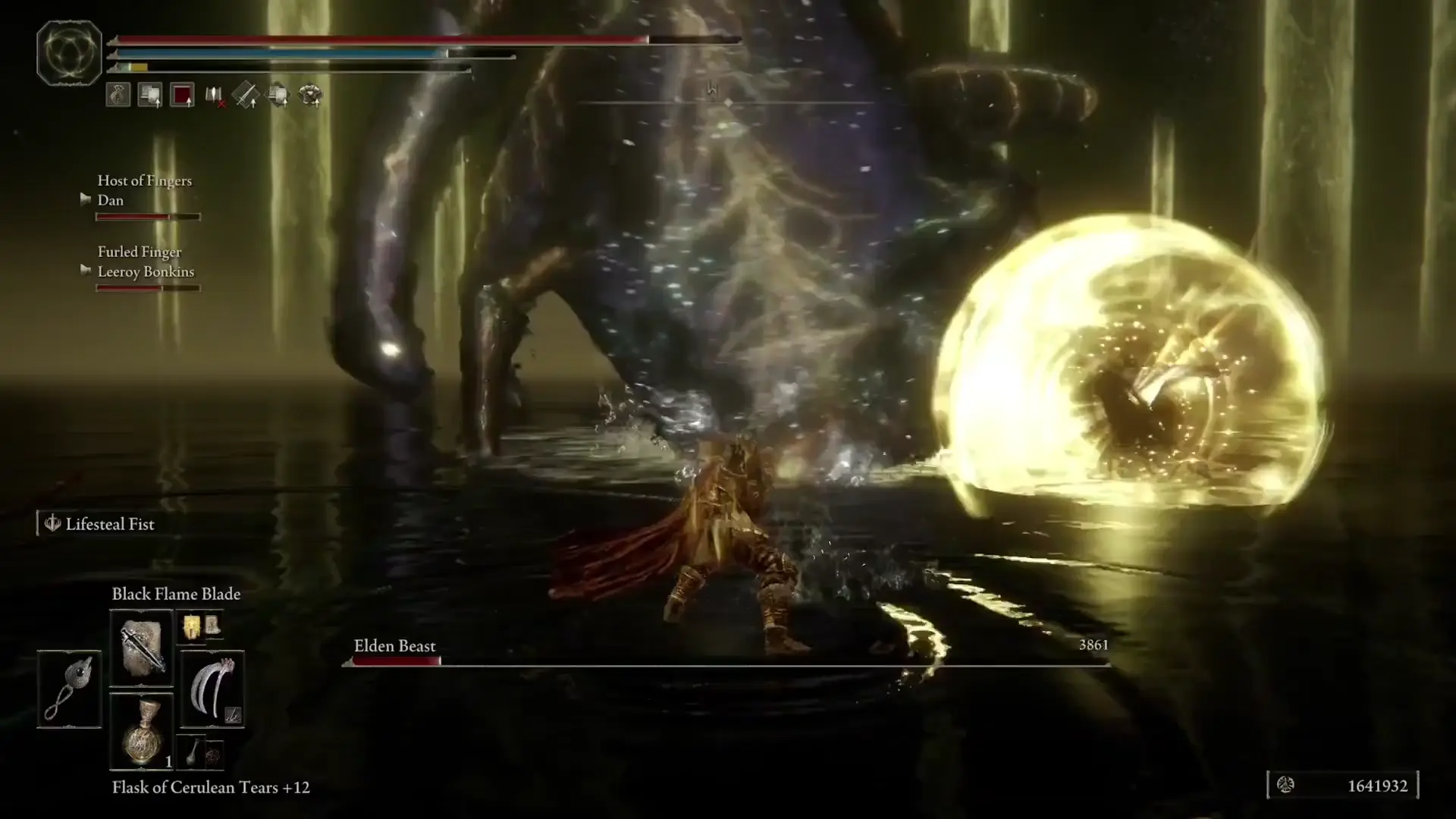Image resolution: width=1456 pixels, height=819 pixels.
Task: Choose the left-hand sacred seal slot
Action: (x=69, y=689)
